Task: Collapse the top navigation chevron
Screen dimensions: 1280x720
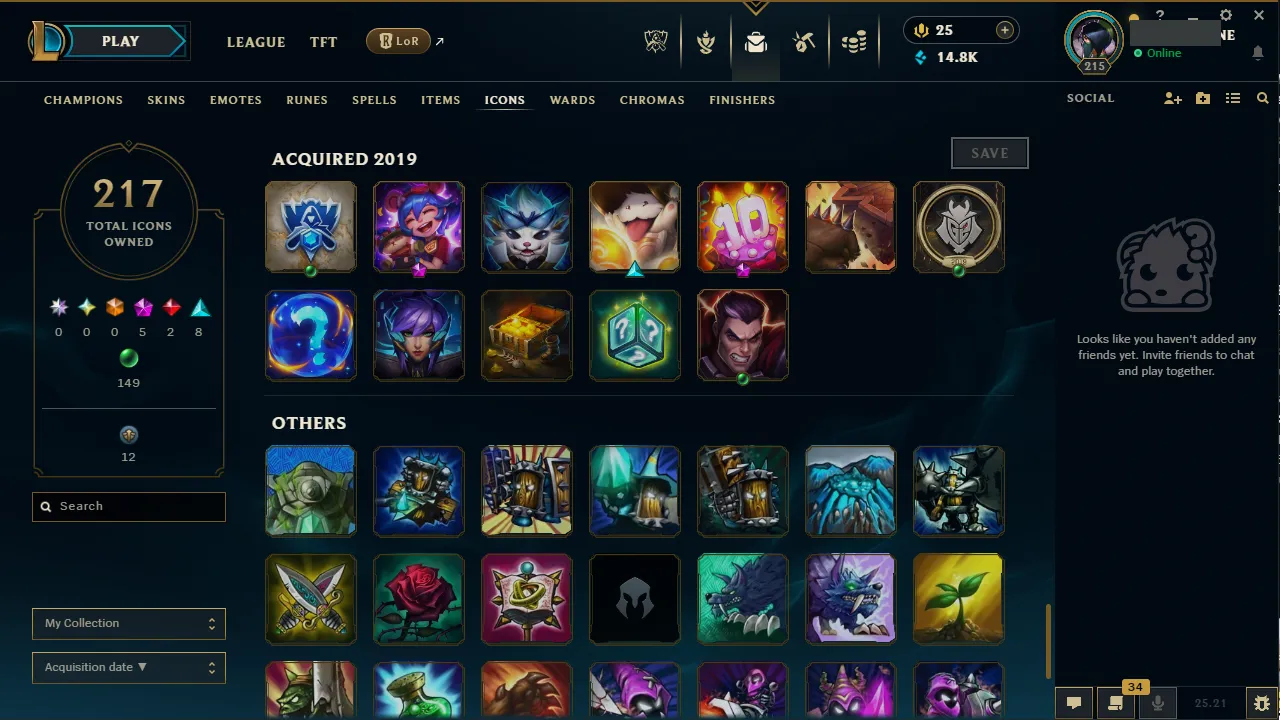Action: pos(755,5)
